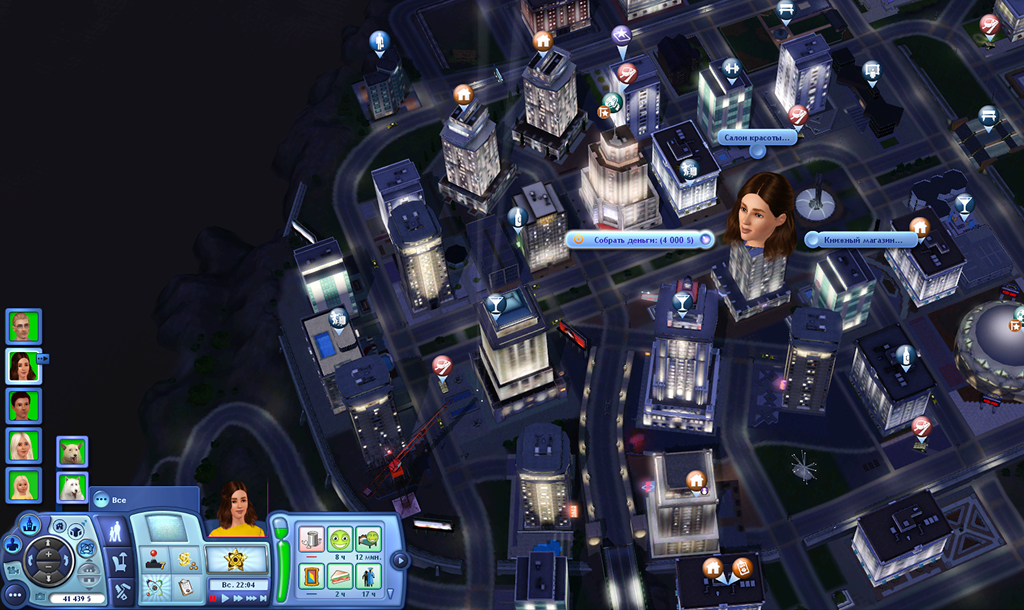The height and width of the screenshot is (610, 1024).
Task: Select the blonde toddler portrait
Action: pos(22,486)
